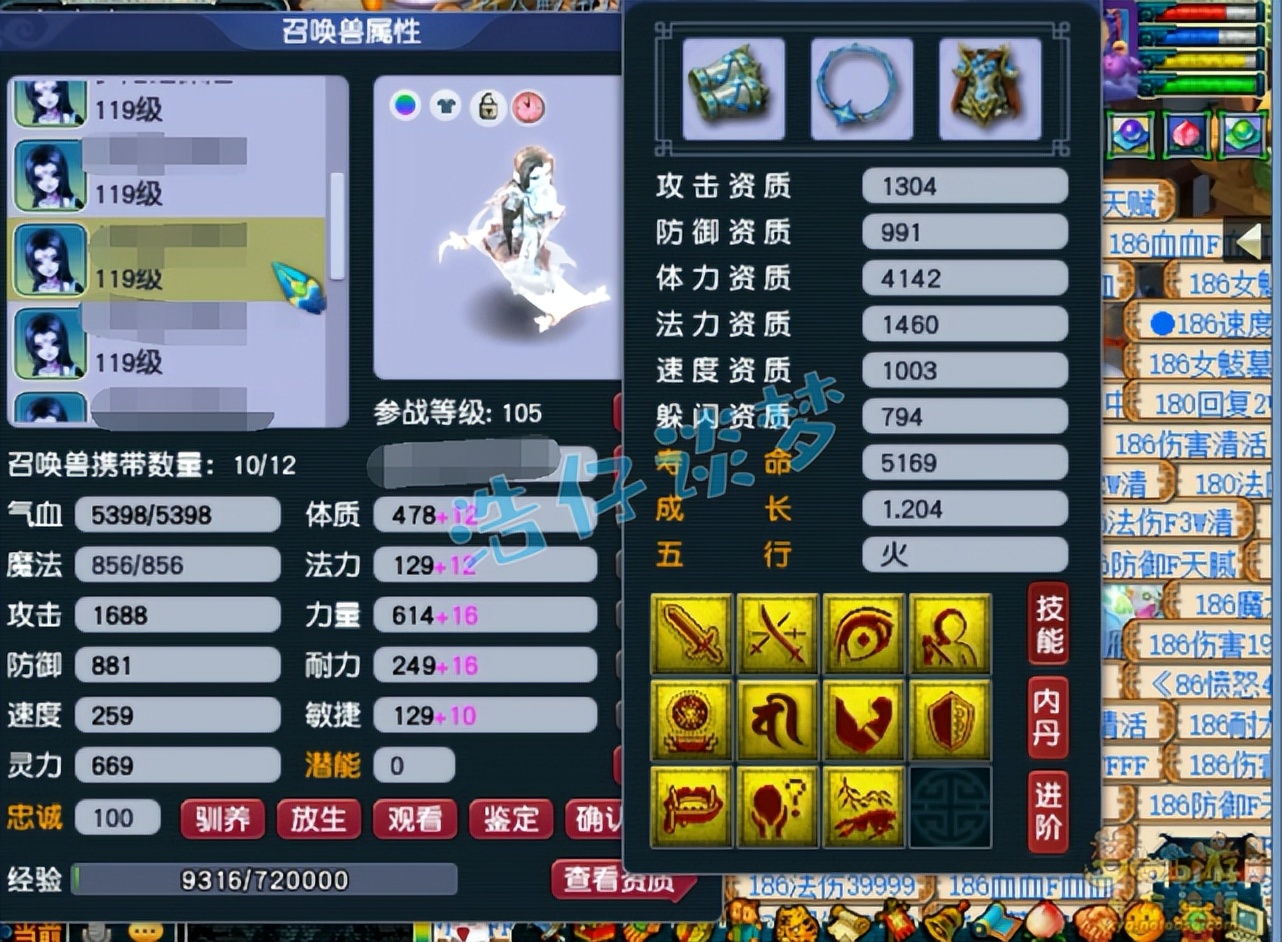
Task: Click the shield skill icon
Action: pyautogui.click(x=949, y=720)
